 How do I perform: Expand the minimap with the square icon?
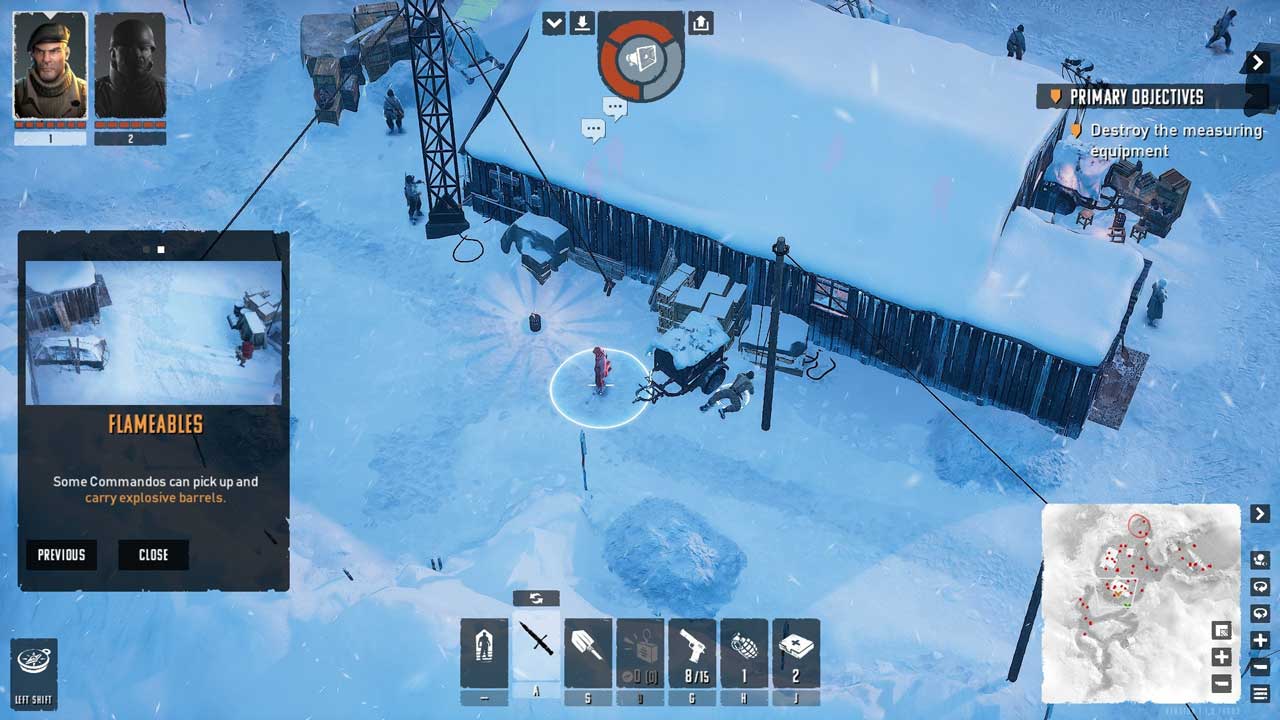[1221, 630]
